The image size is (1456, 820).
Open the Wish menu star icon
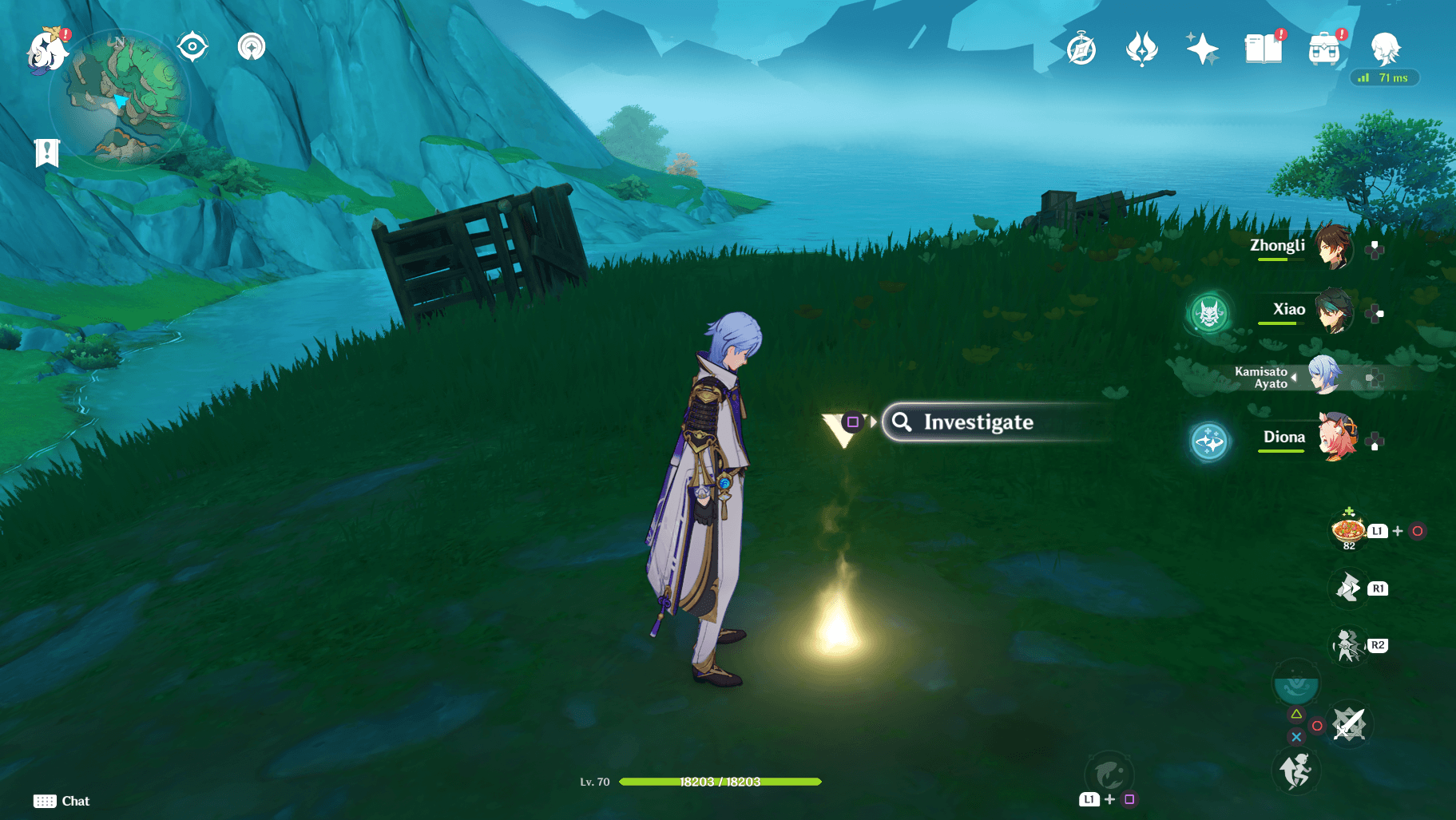click(x=1203, y=48)
